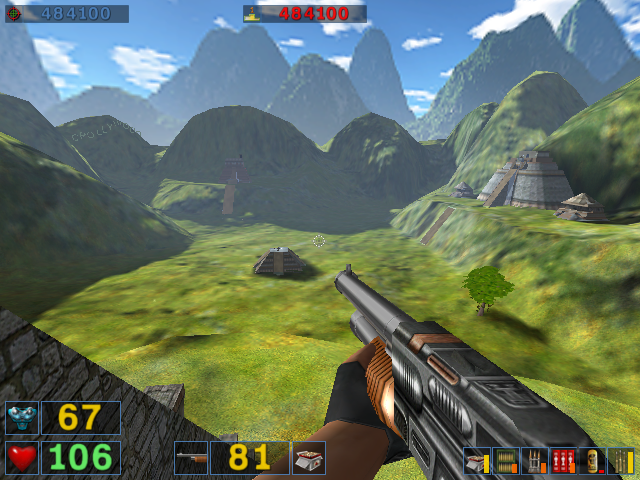Pick the yellow fuel canister ammo icon
This screenshot has width=640, height=480.
coord(592,461)
